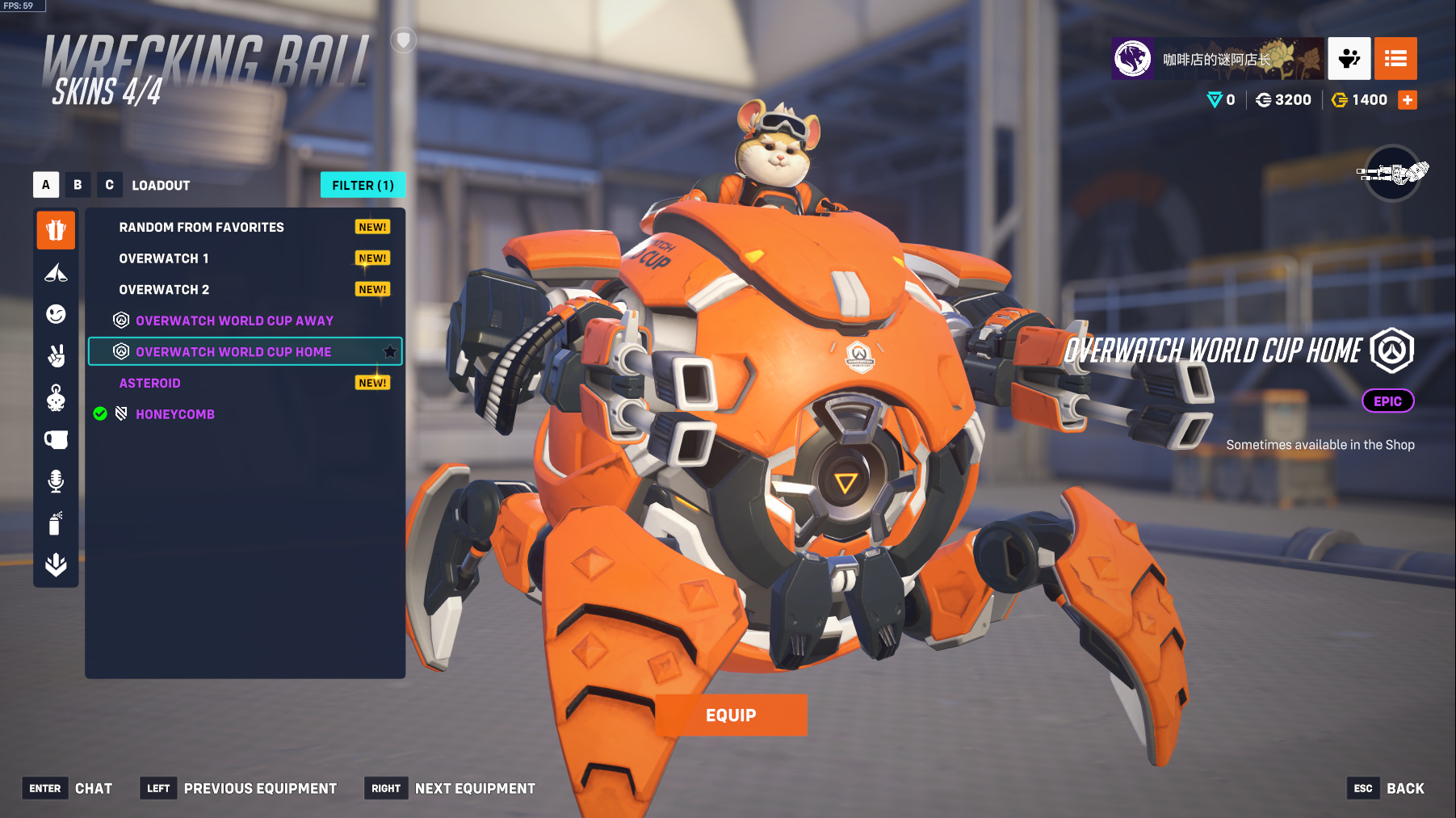Select Overwatch World Cup Away skin
This screenshot has width=1456, height=818.
(234, 321)
